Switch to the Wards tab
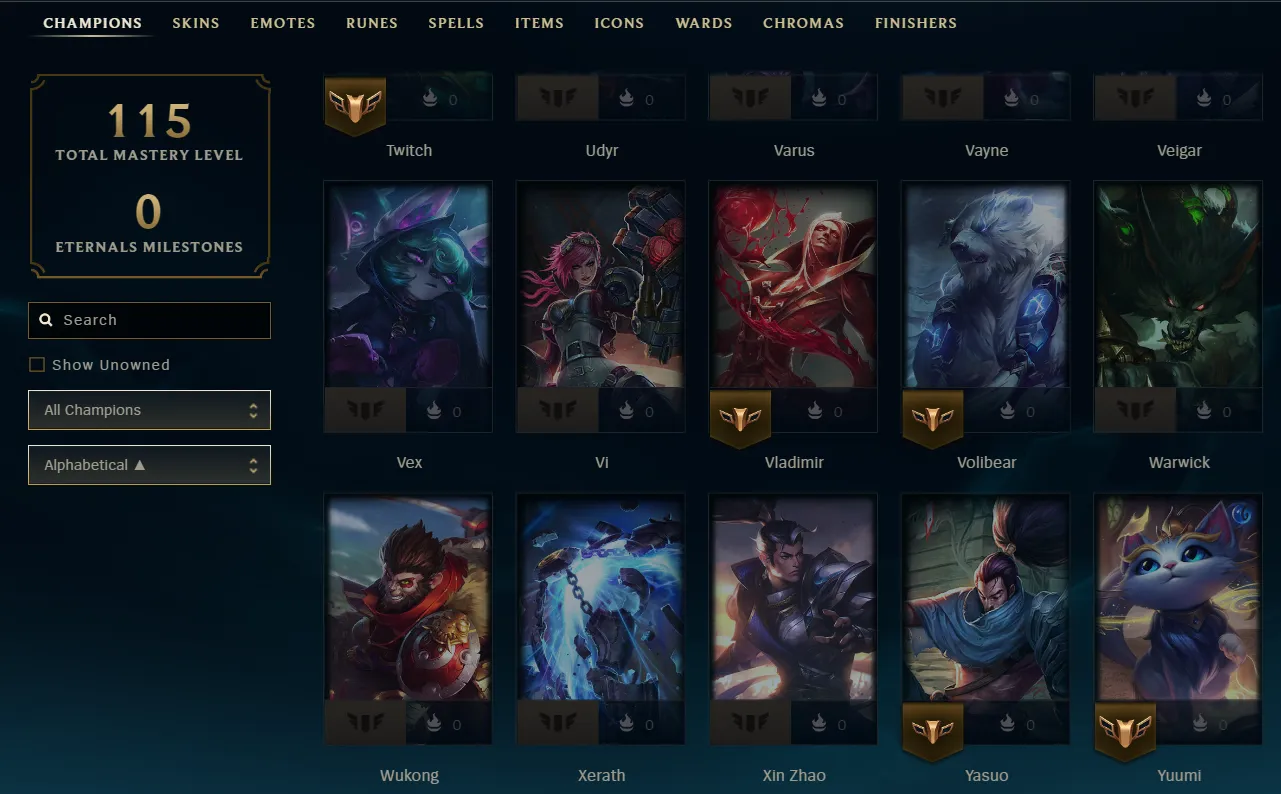Viewport: 1281px width, 794px height. pyautogui.click(x=703, y=23)
